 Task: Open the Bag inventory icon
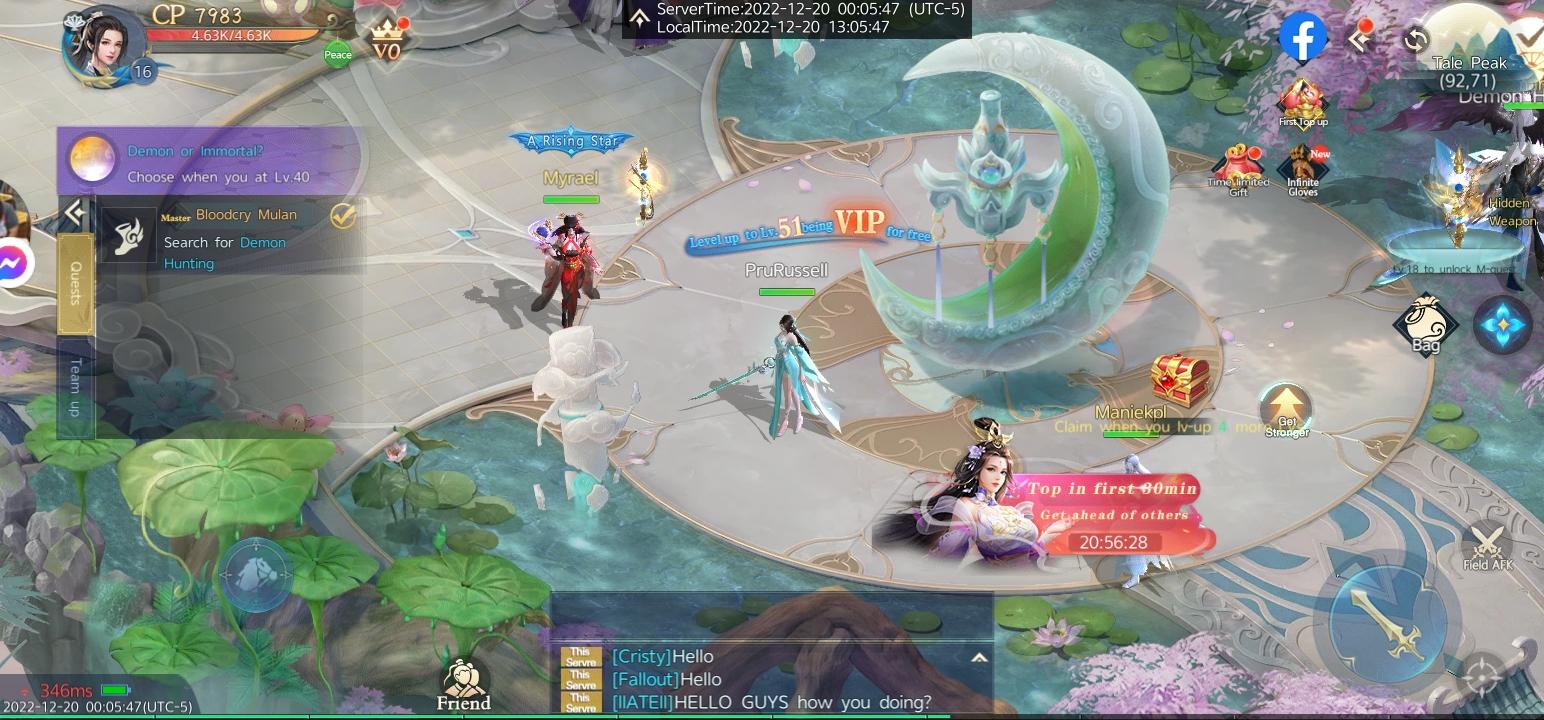[x=1427, y=324]
